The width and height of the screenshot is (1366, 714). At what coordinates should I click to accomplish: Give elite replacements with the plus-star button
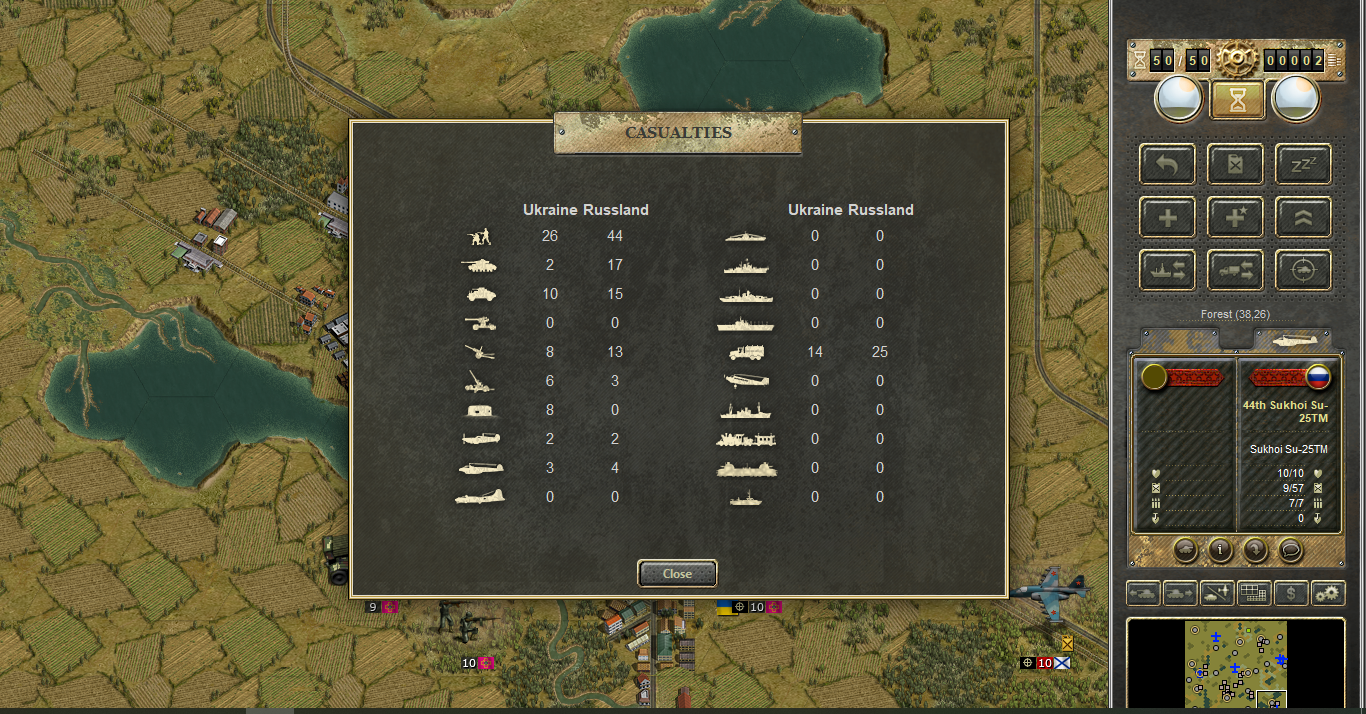(x=1235, y=217)
